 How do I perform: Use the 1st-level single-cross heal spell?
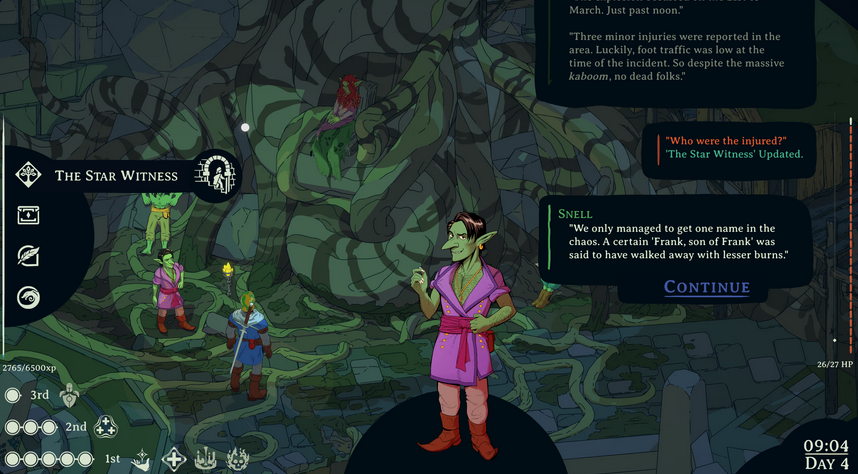(174, 459)
